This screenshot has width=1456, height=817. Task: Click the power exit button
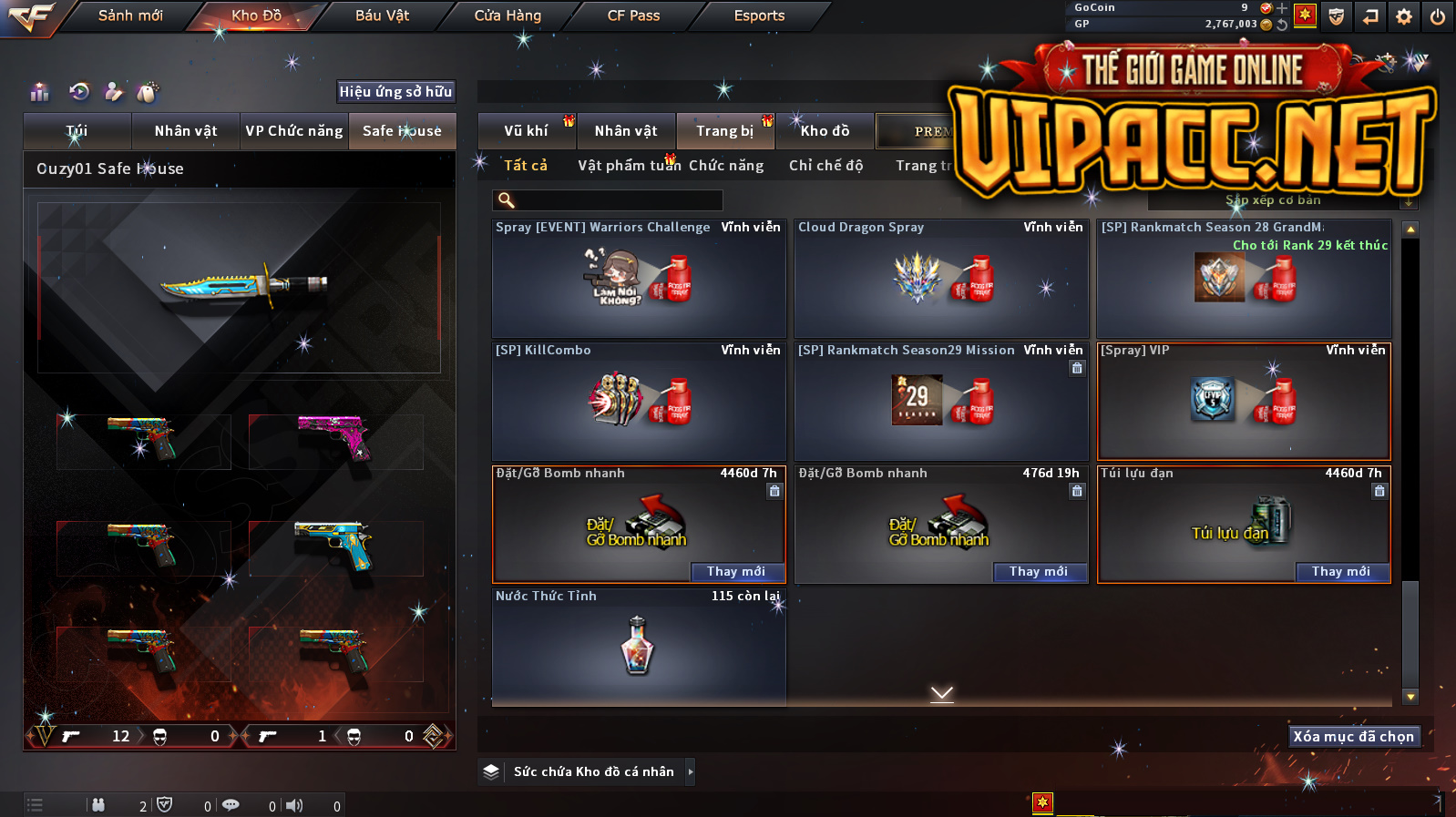pyautogui.click(x=1438, y=16)
